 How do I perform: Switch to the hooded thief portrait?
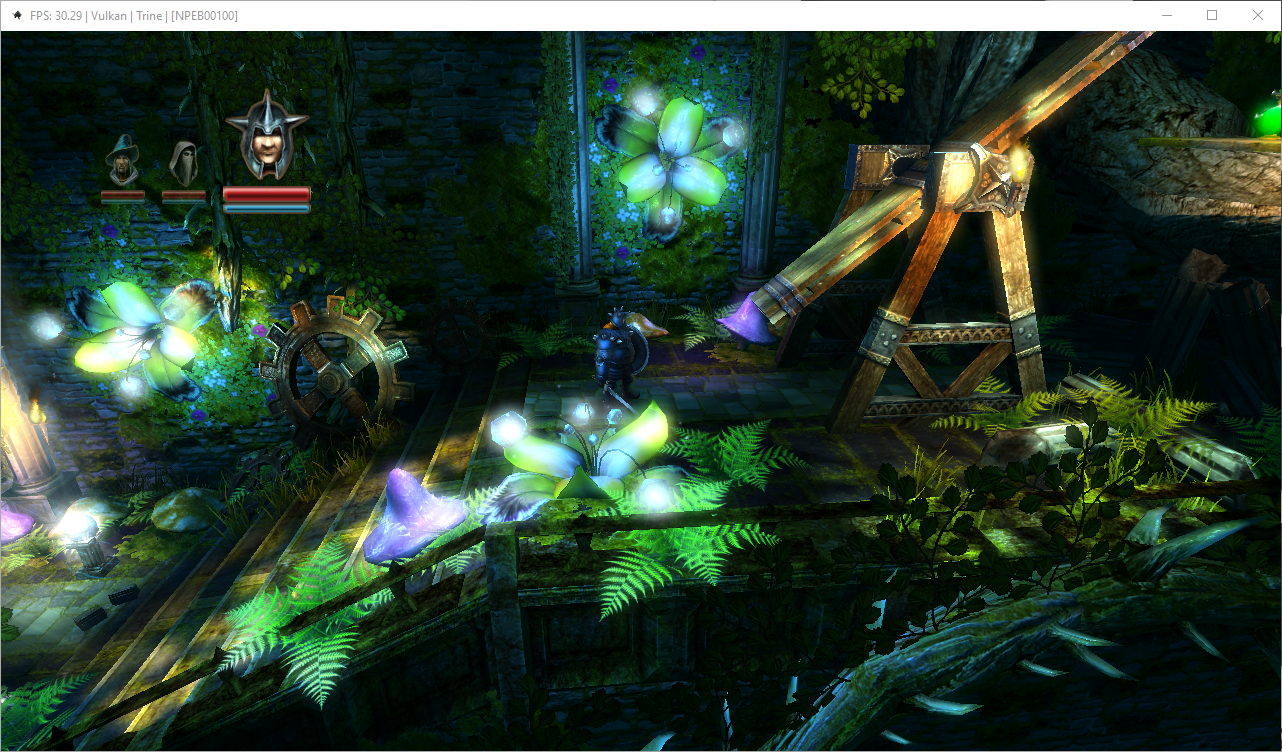tap(183, 161)
